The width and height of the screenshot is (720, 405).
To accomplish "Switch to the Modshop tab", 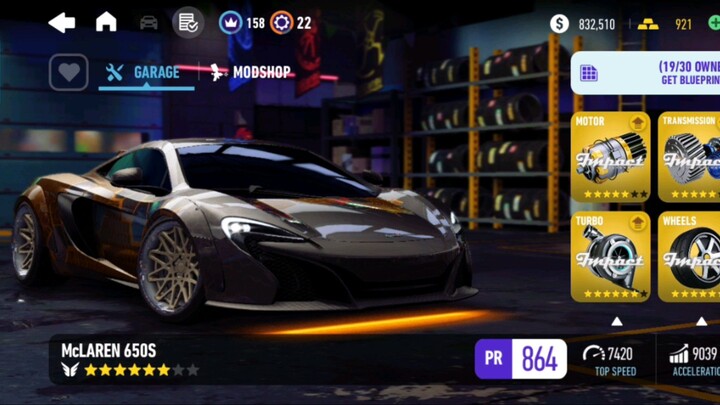I will tap(250, 72).
